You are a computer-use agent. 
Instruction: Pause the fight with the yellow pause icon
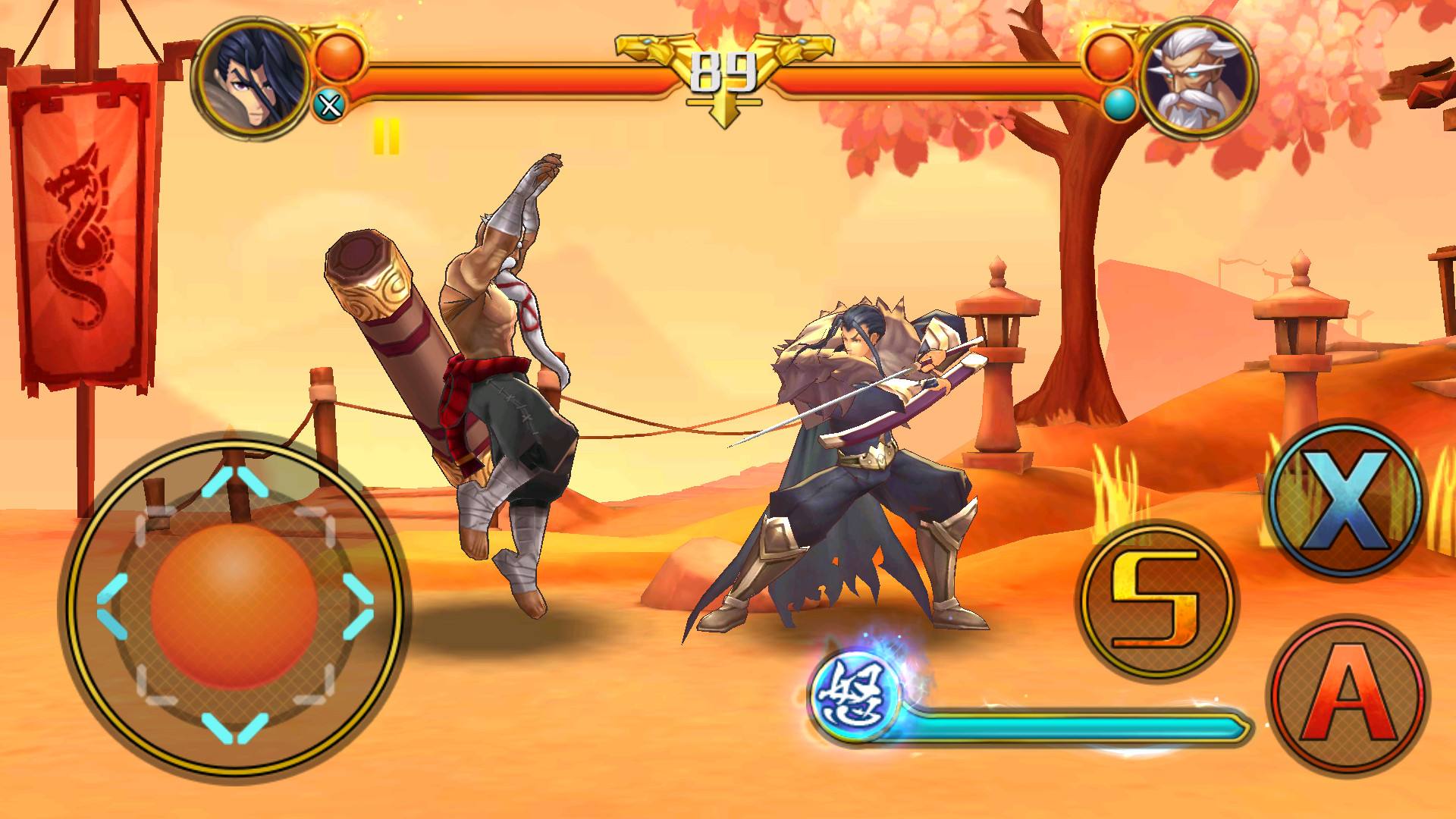coord(385,138)
